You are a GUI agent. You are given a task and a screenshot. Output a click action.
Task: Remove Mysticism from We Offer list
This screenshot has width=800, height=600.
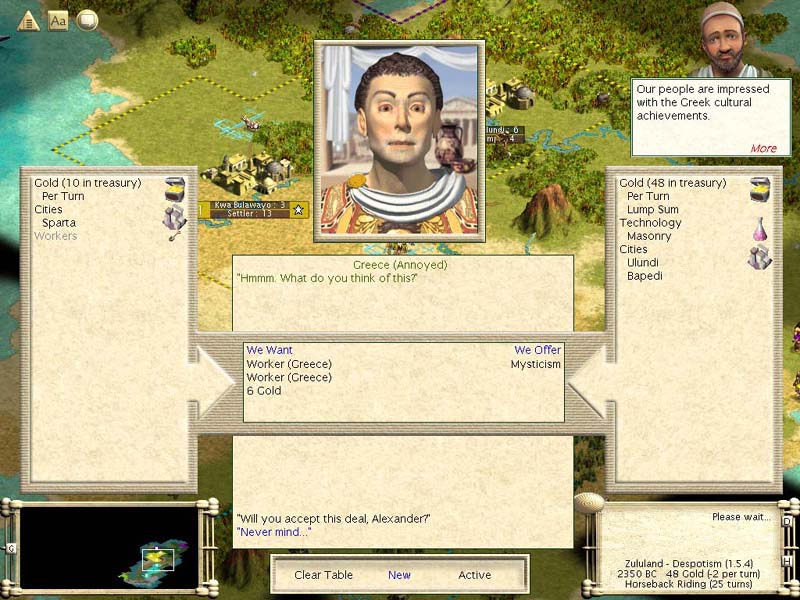click(536, 364)
